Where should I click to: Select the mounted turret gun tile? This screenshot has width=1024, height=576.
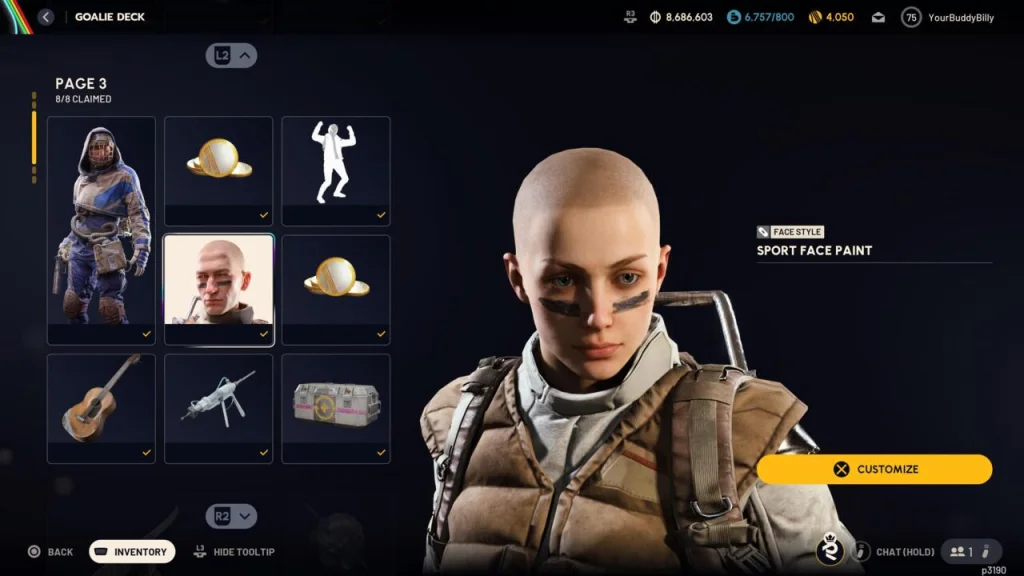[218, 407]
